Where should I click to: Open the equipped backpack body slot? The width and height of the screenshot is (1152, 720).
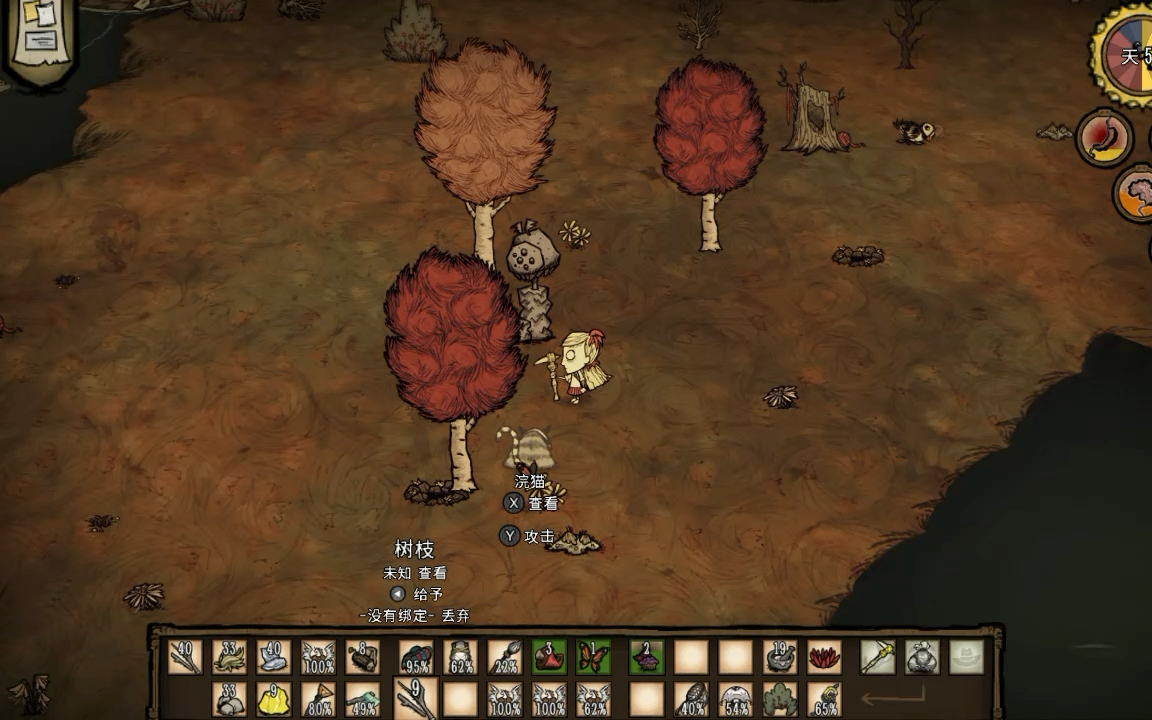922,657
